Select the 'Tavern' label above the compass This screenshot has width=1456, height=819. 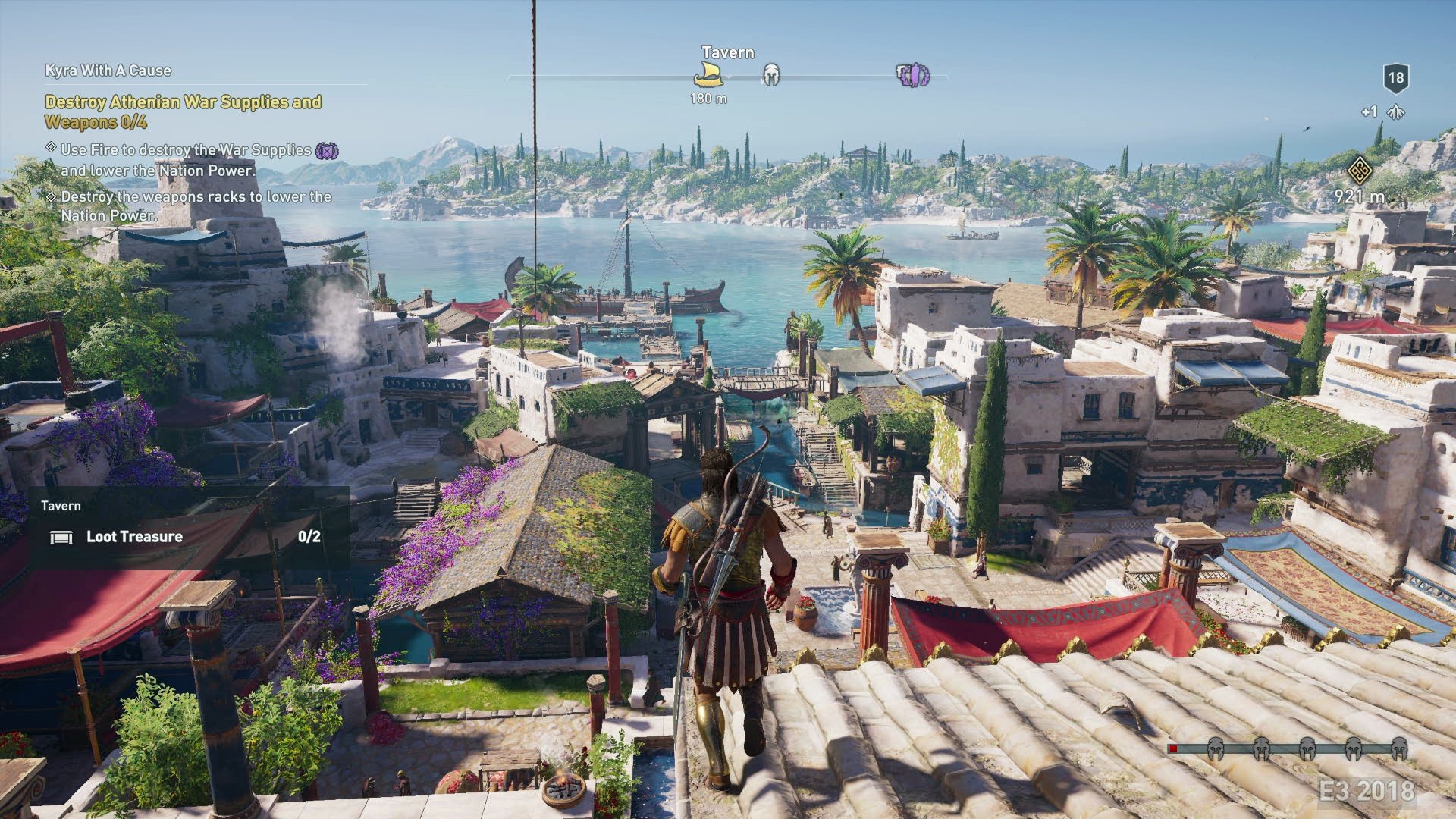727,52
